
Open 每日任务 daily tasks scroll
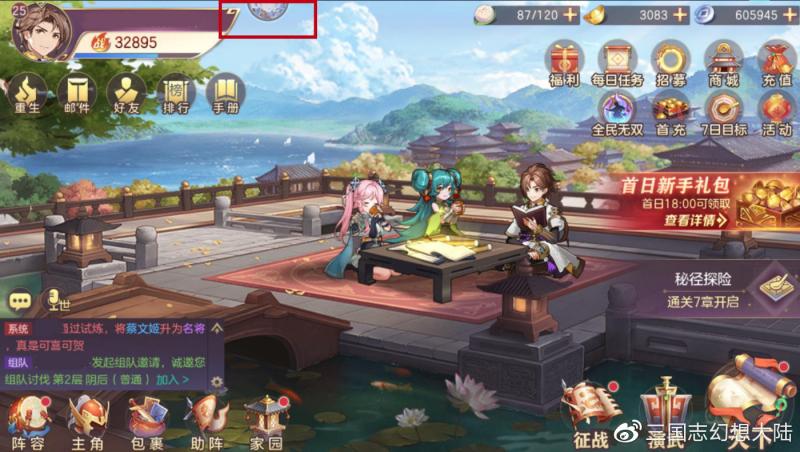[616, 61]
